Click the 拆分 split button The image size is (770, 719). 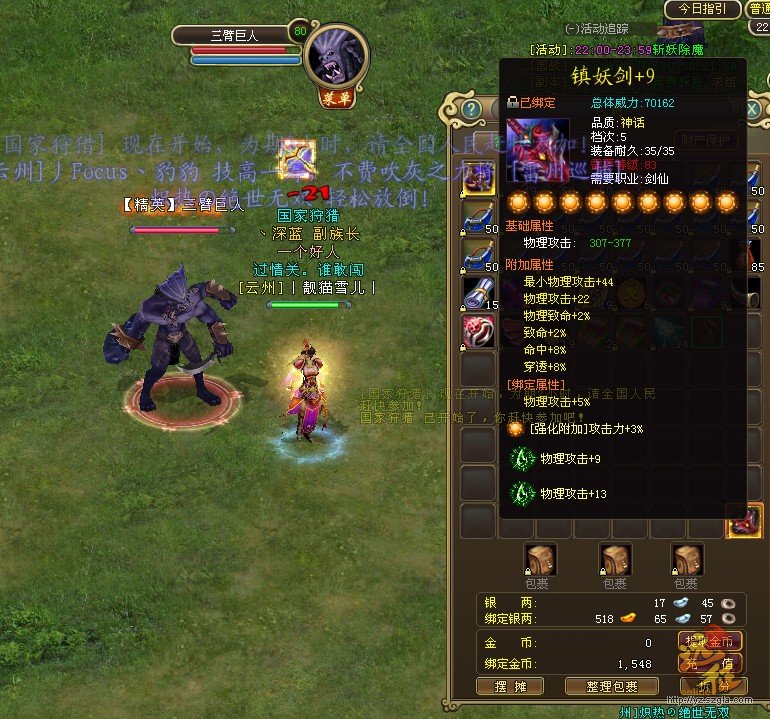(x=710, y=687)
